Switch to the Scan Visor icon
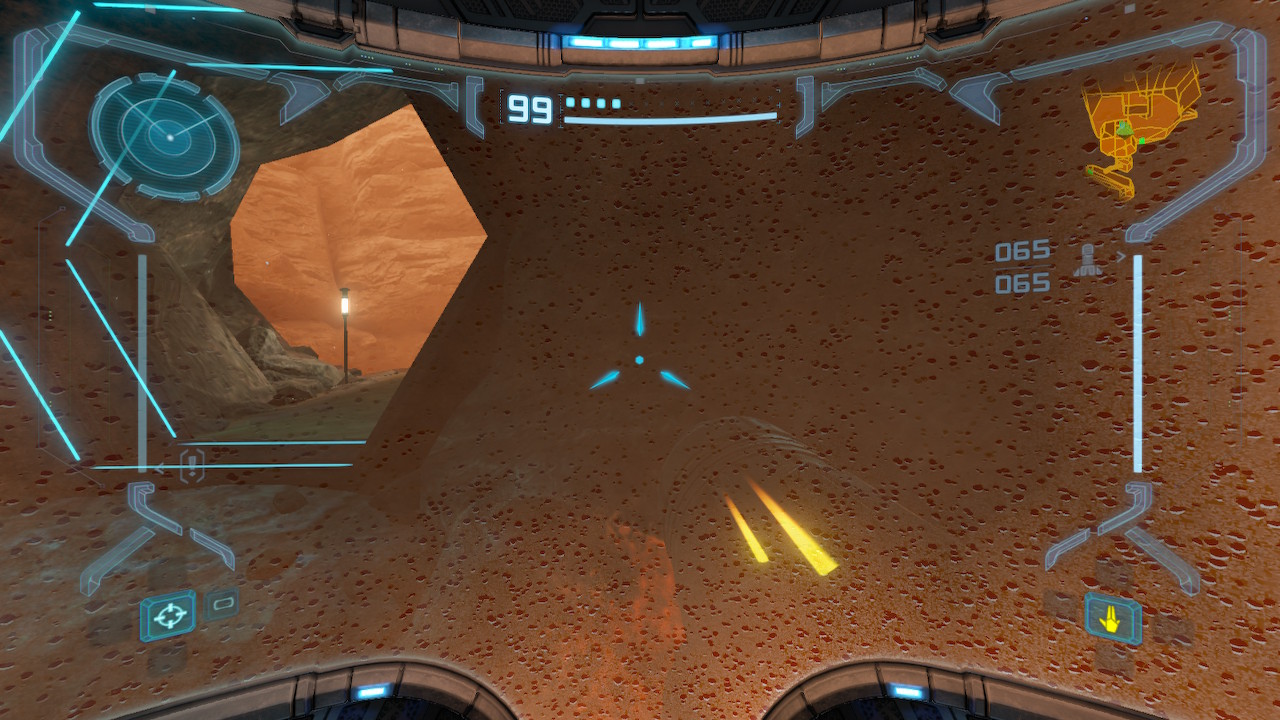 (222, 603)
